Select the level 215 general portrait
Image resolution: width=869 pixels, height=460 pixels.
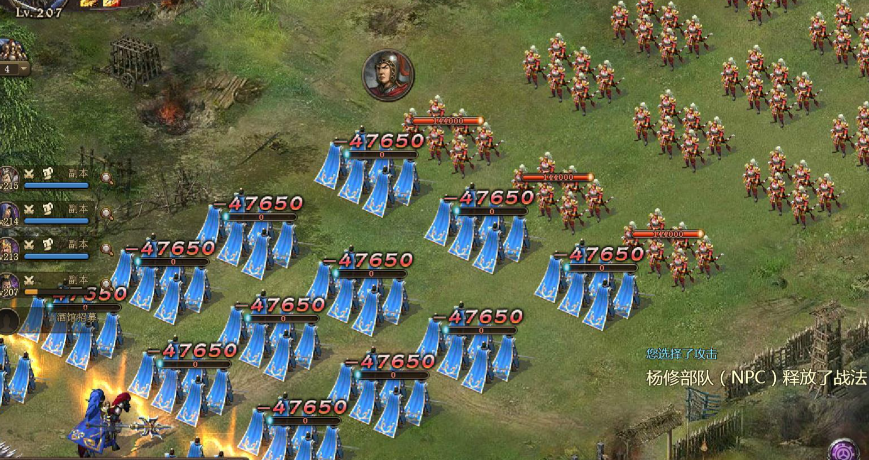9,178
